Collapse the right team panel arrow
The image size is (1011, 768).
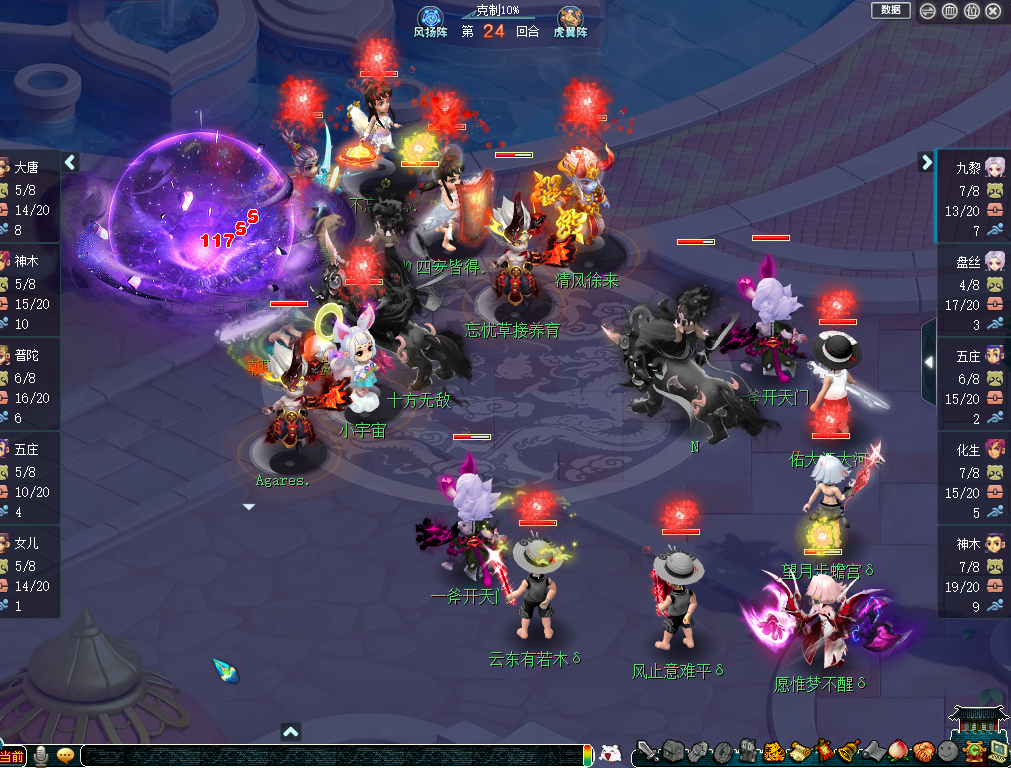tap(925, 162)
